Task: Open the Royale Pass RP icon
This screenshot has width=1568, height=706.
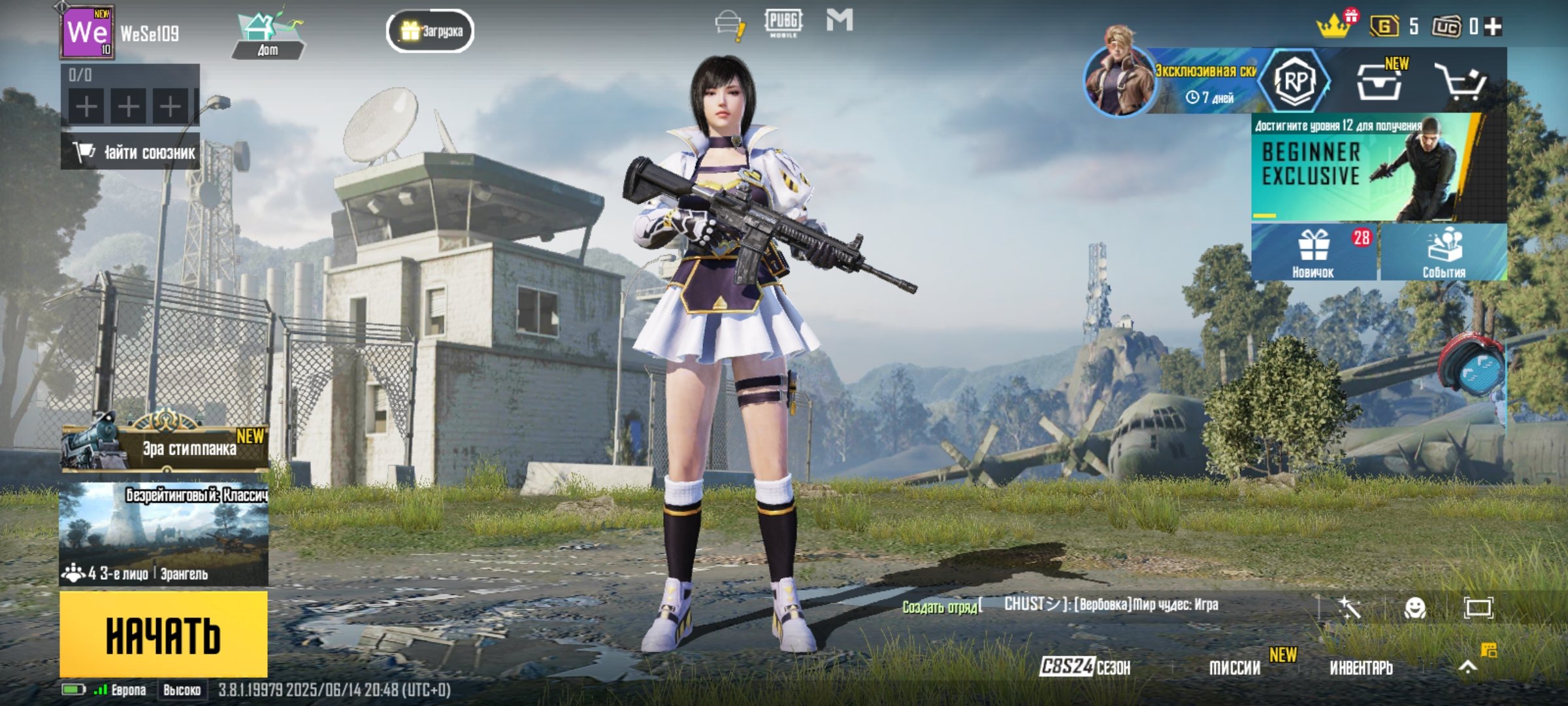Action: [x=1295, y=81]
